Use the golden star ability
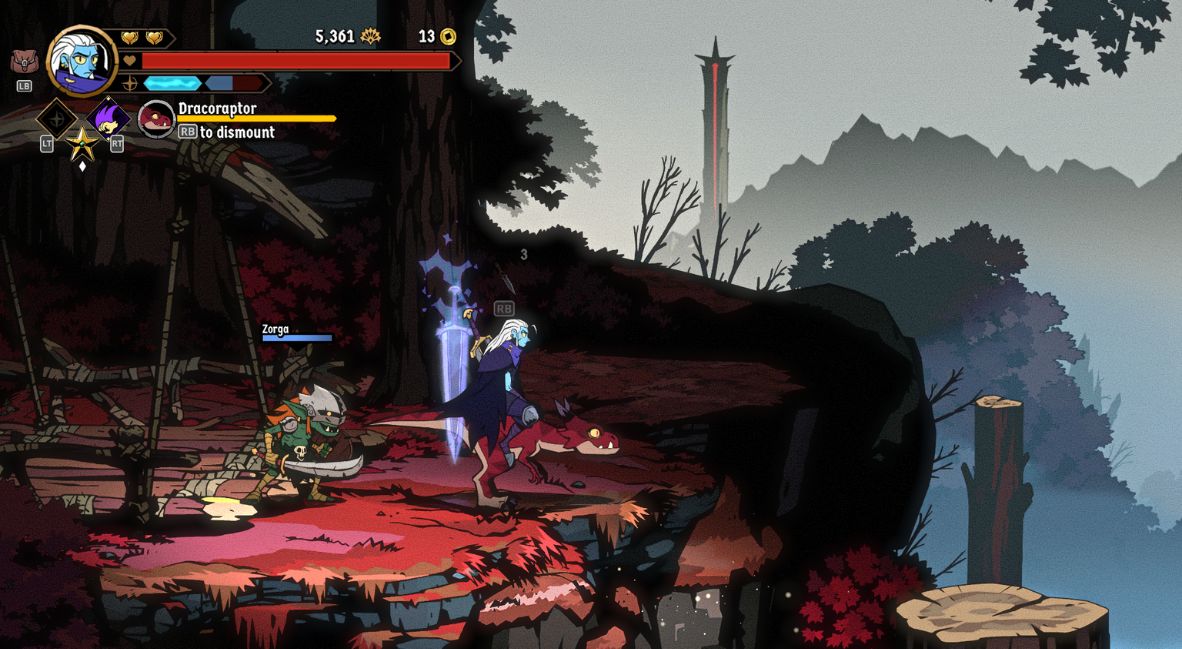The height and width of the screenshot is (649, 1182). [x=82, y=143]
